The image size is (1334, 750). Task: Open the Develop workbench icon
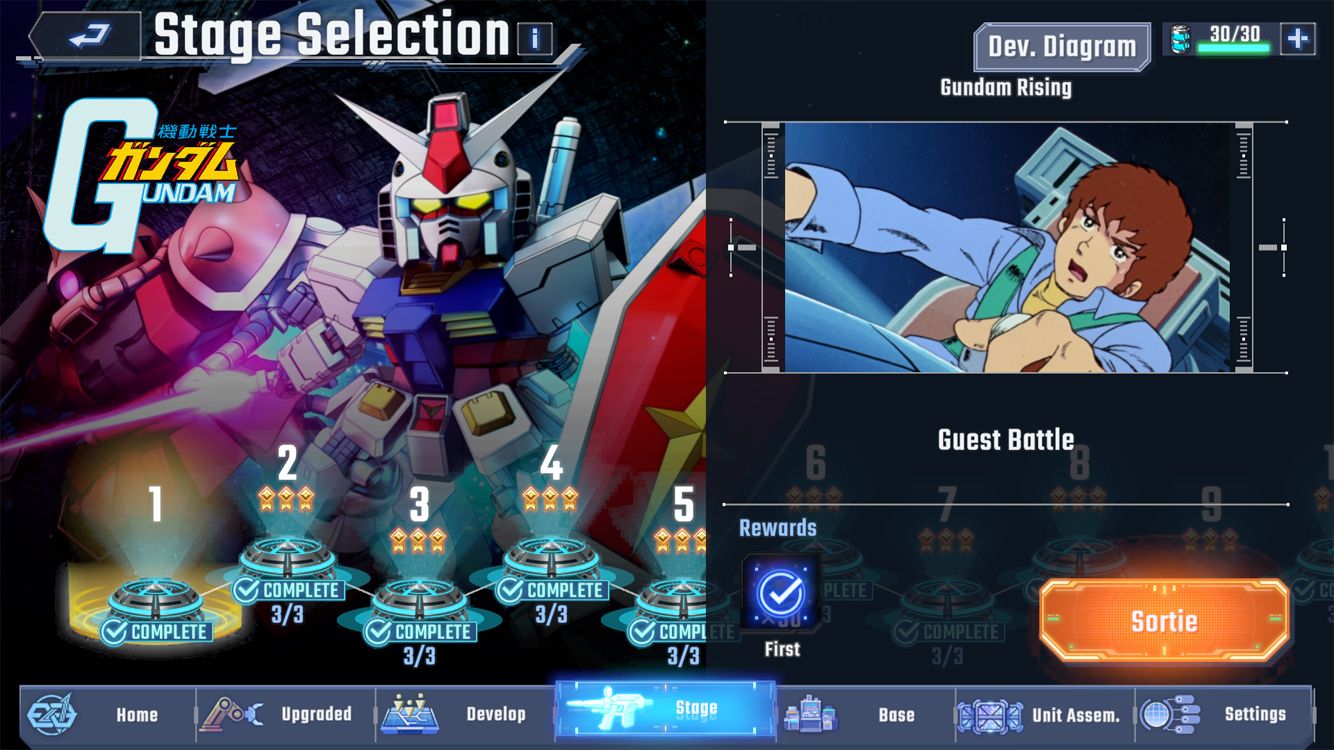[x=411, y=714]
